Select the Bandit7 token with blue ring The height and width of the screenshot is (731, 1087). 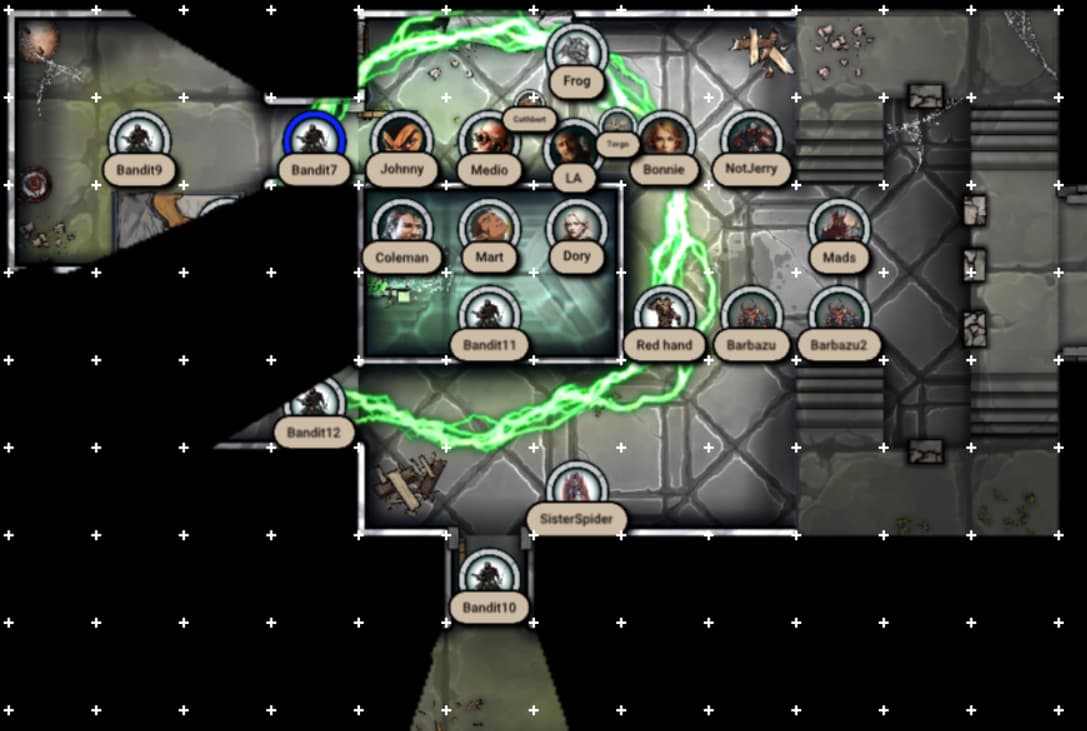pyautogui.click(x=314, y=140)
